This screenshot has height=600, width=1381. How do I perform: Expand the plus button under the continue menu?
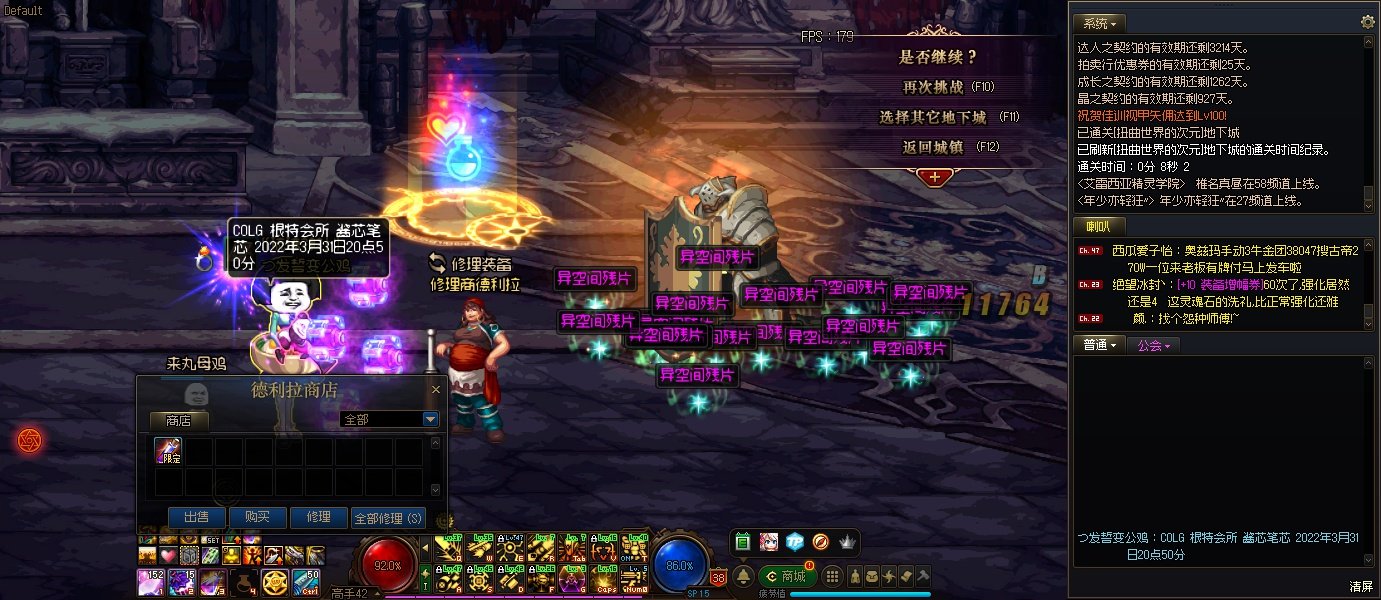coord(934,176)
